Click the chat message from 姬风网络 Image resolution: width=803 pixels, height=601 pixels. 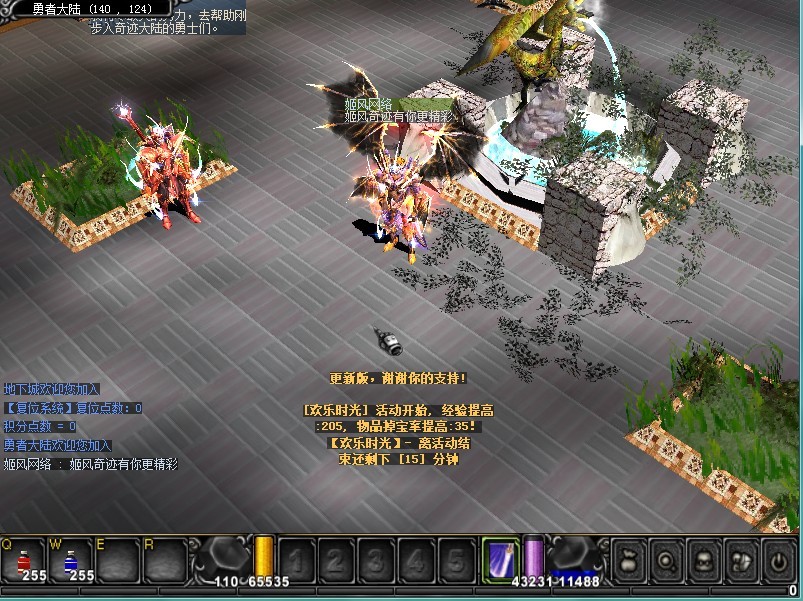(90, 464)
